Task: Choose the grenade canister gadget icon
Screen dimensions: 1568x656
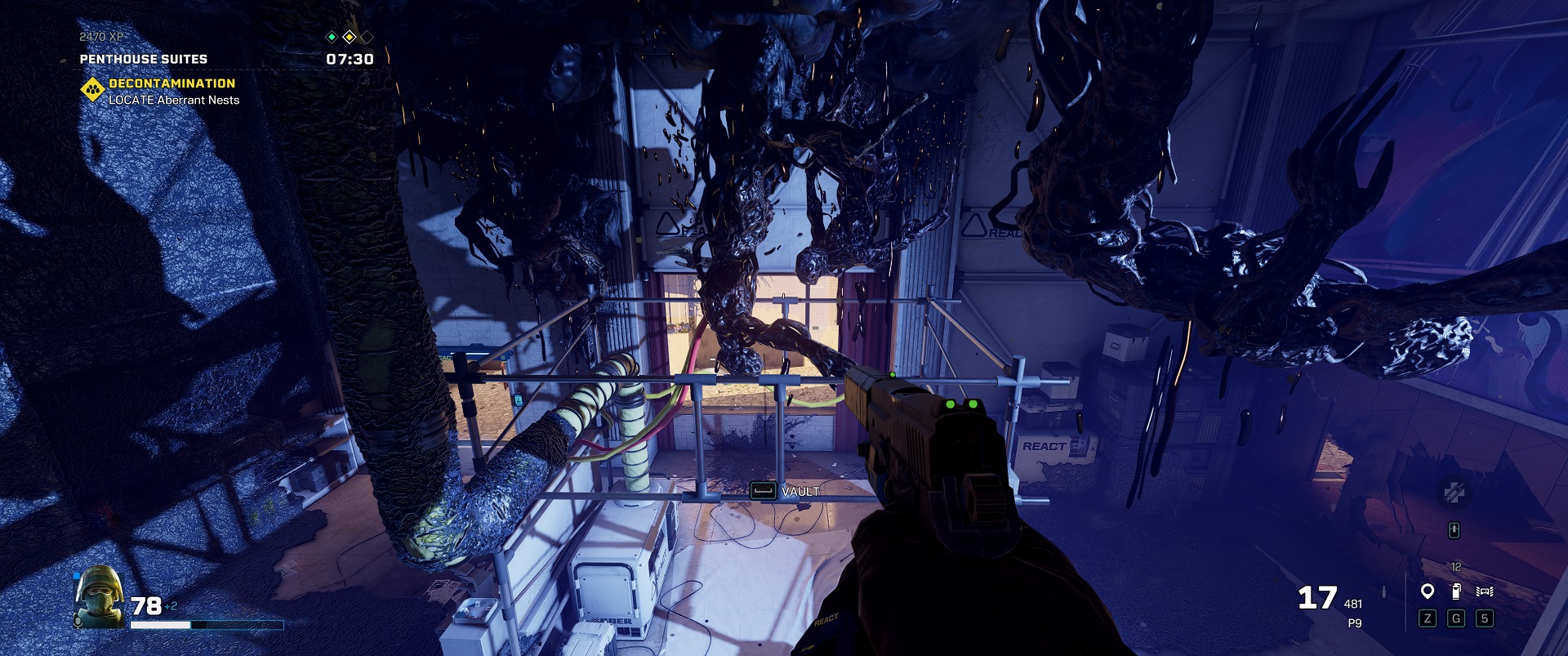Action: coord(1455,591)
